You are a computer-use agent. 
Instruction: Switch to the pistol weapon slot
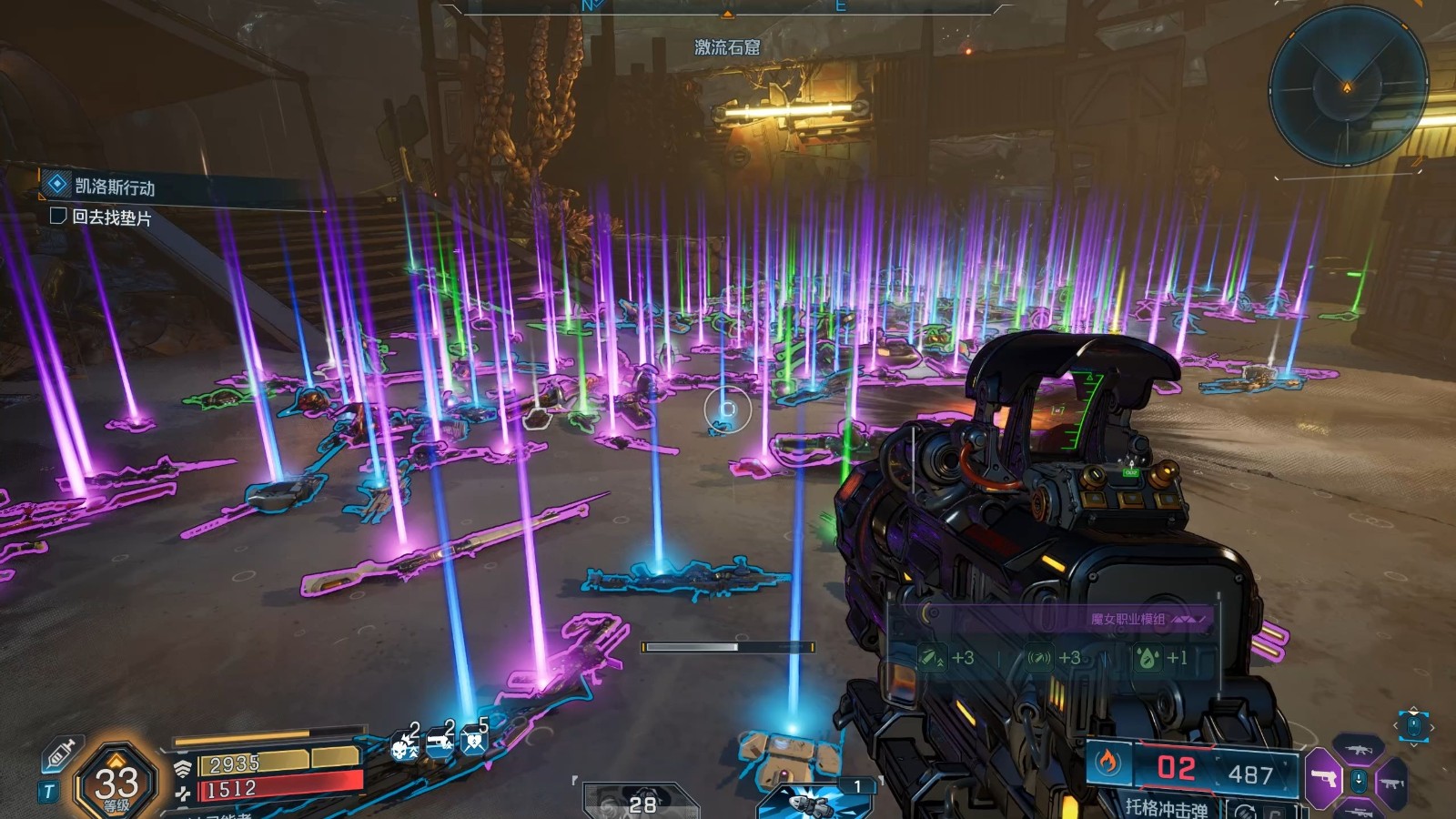coord(1324,779)
